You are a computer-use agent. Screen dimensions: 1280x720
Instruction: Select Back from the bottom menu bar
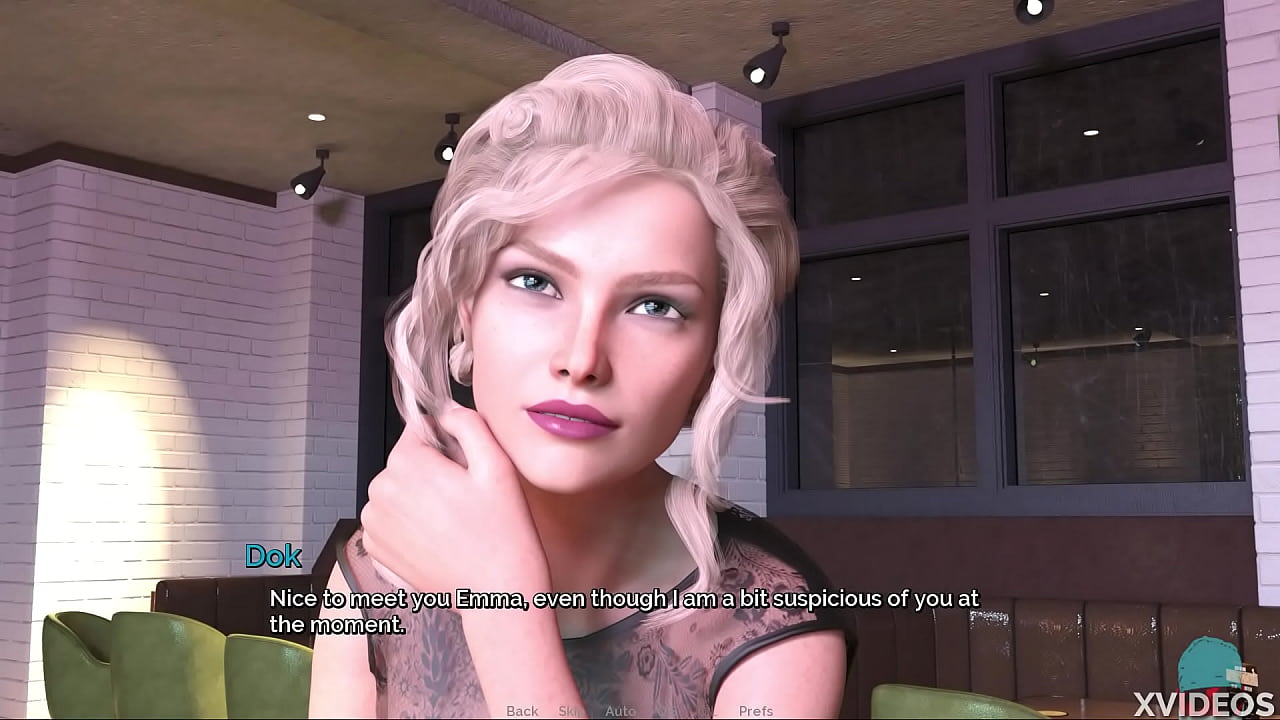(x=523, y=710)
